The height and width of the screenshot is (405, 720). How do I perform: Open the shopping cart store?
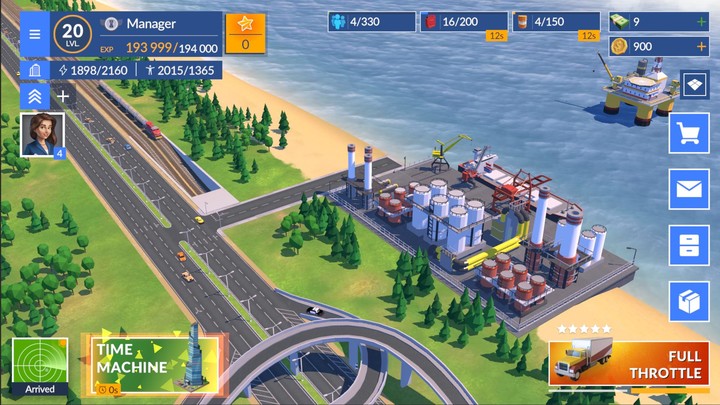[x=689, y=133]
